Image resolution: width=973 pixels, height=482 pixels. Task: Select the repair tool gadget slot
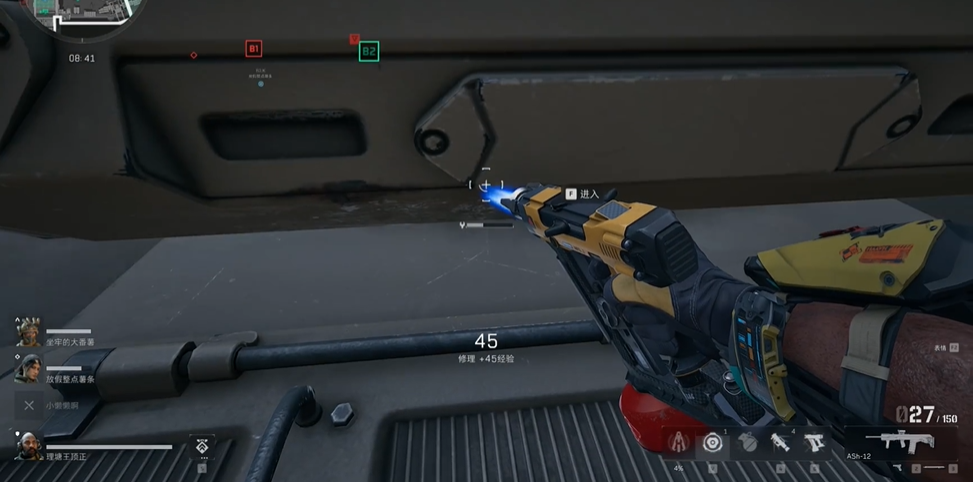click(x=814, y=443)
